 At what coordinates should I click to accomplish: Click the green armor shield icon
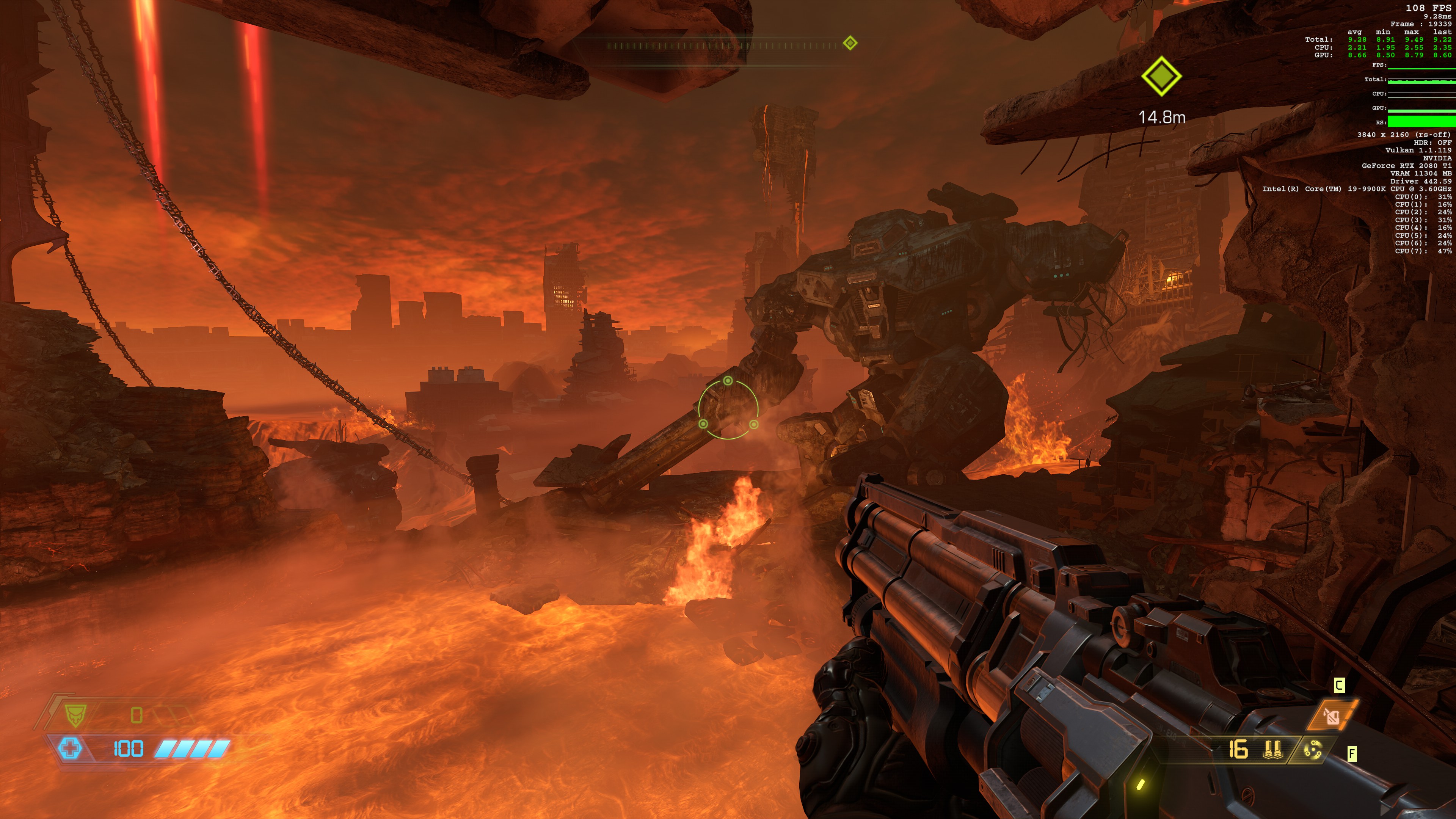pos(74,715)
